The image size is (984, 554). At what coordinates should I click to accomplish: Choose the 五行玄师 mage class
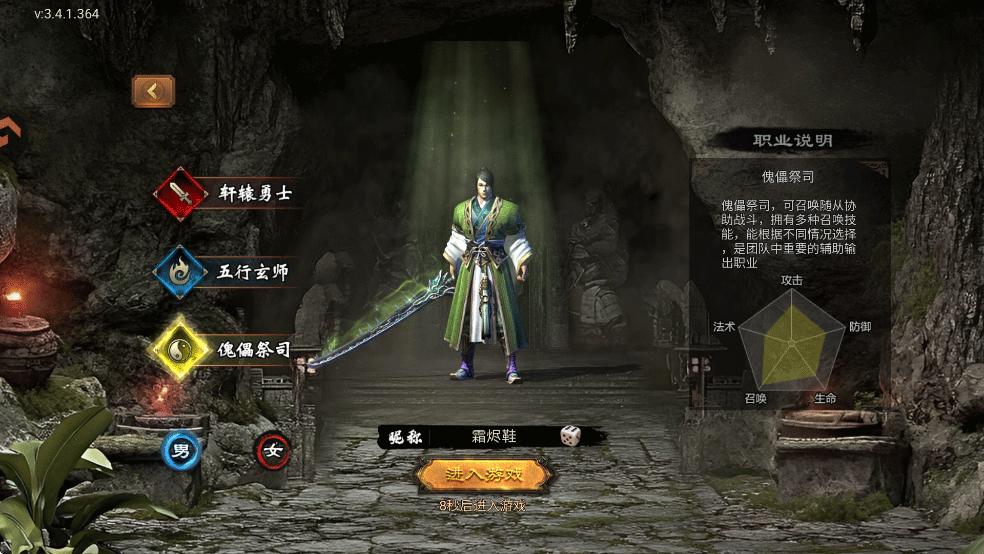click(x=228, y=271)
